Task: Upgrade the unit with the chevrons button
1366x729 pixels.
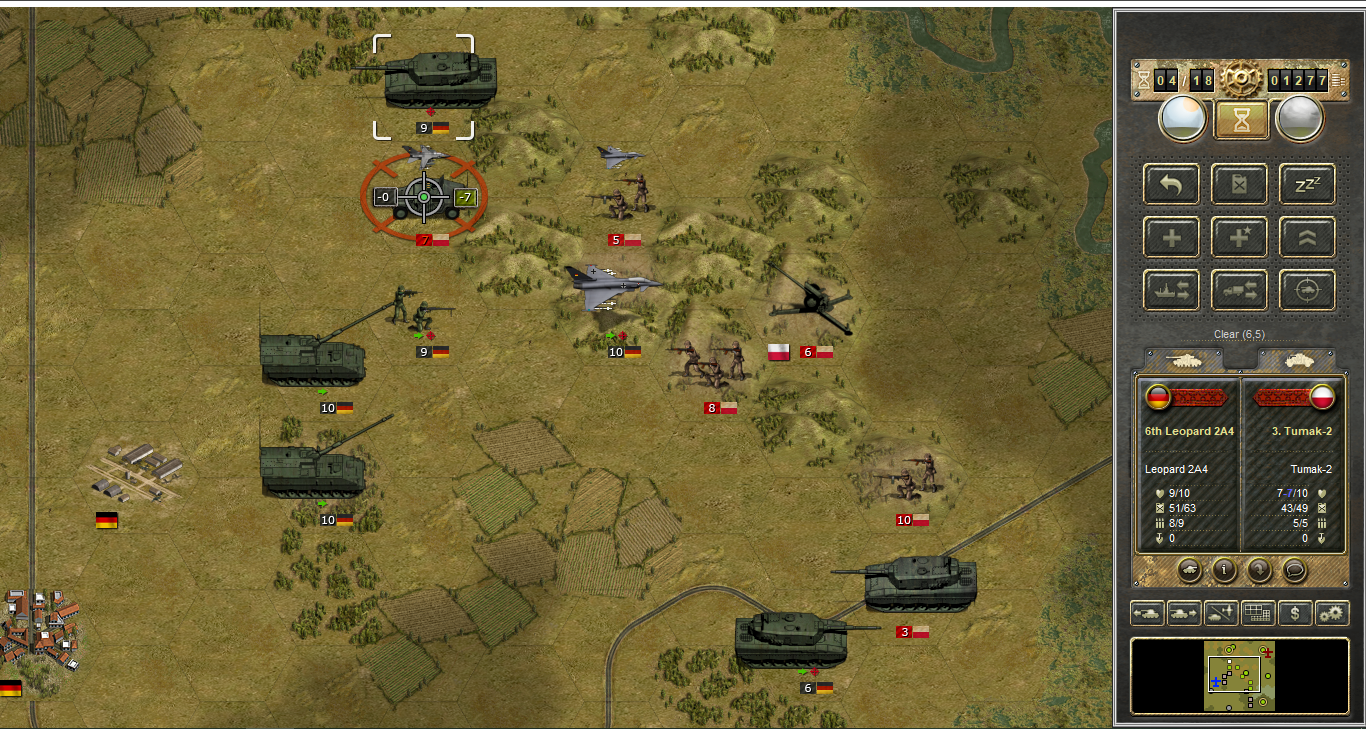Action: (1307, 237)
